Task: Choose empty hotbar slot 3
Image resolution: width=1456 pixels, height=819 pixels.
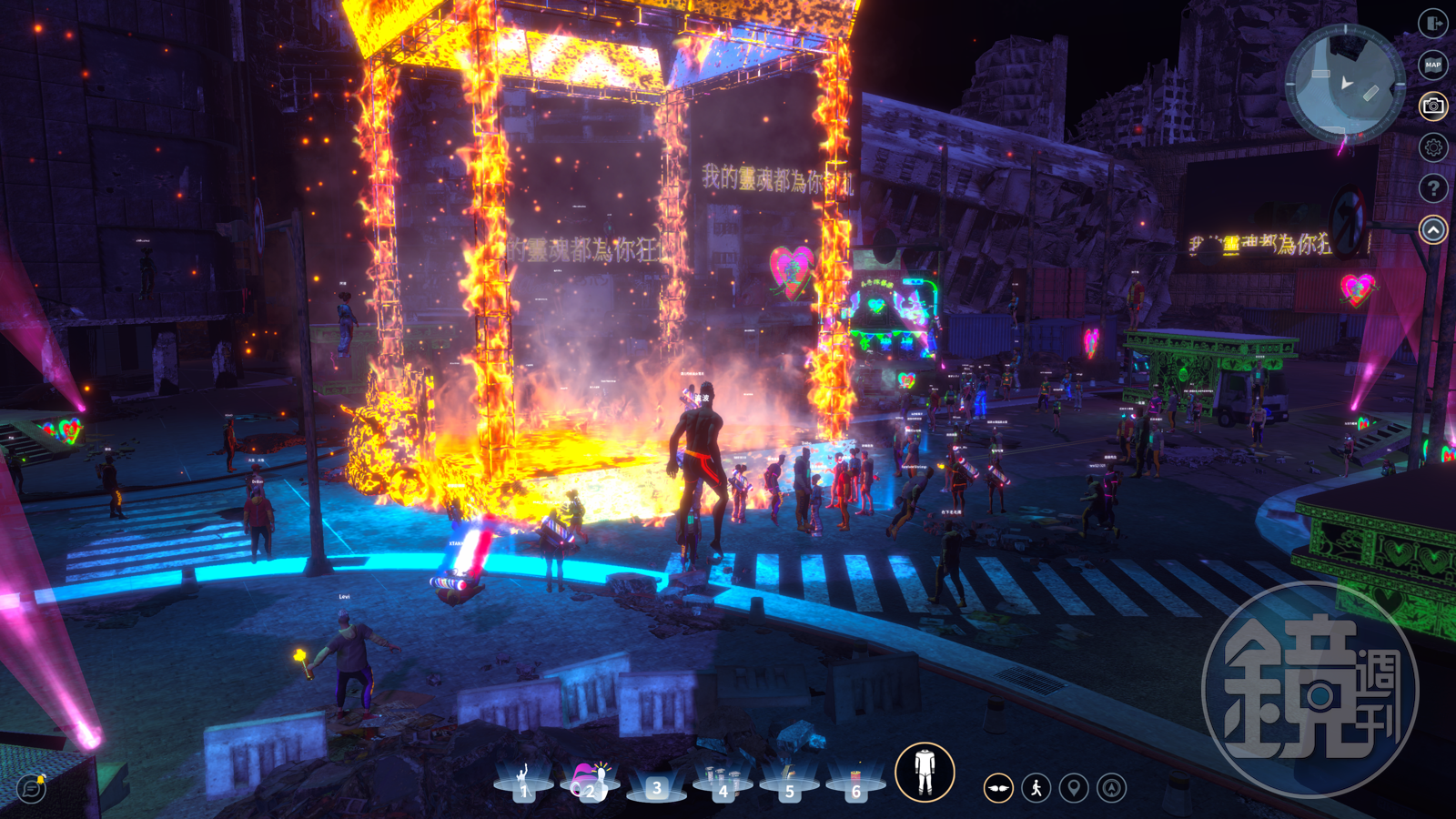Action: point(656,785)
